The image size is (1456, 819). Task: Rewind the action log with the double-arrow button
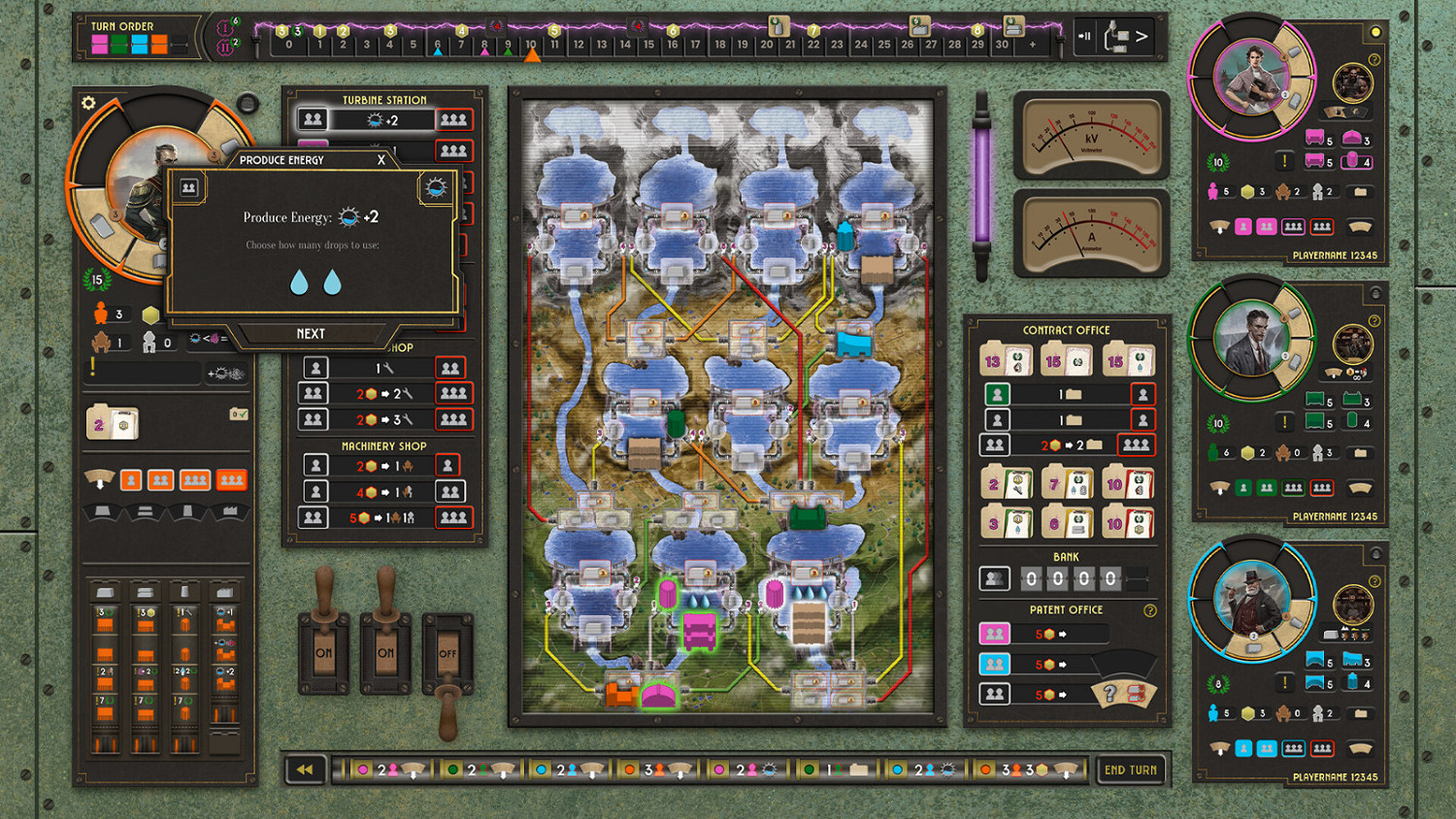pos(307,769)
